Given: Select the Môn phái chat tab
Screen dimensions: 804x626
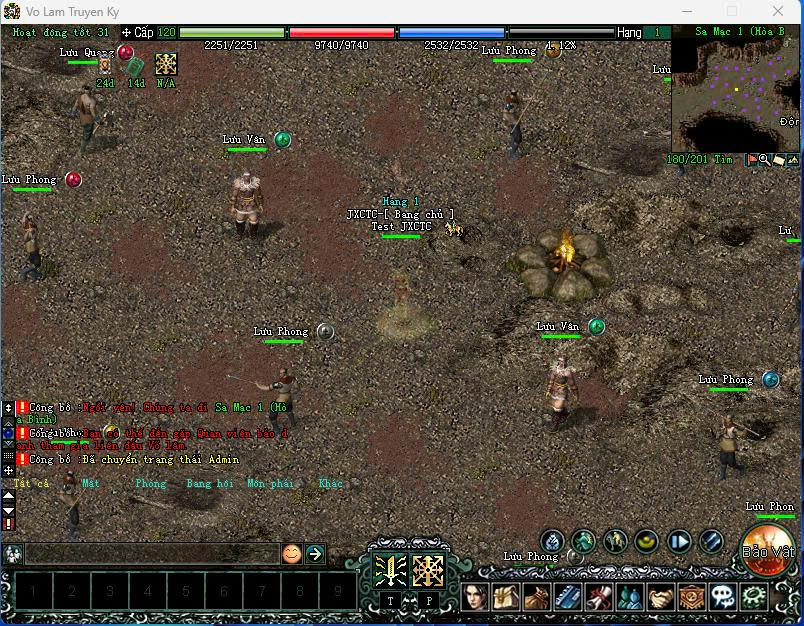Looking at the screenshot, I should tap(270, 483).
